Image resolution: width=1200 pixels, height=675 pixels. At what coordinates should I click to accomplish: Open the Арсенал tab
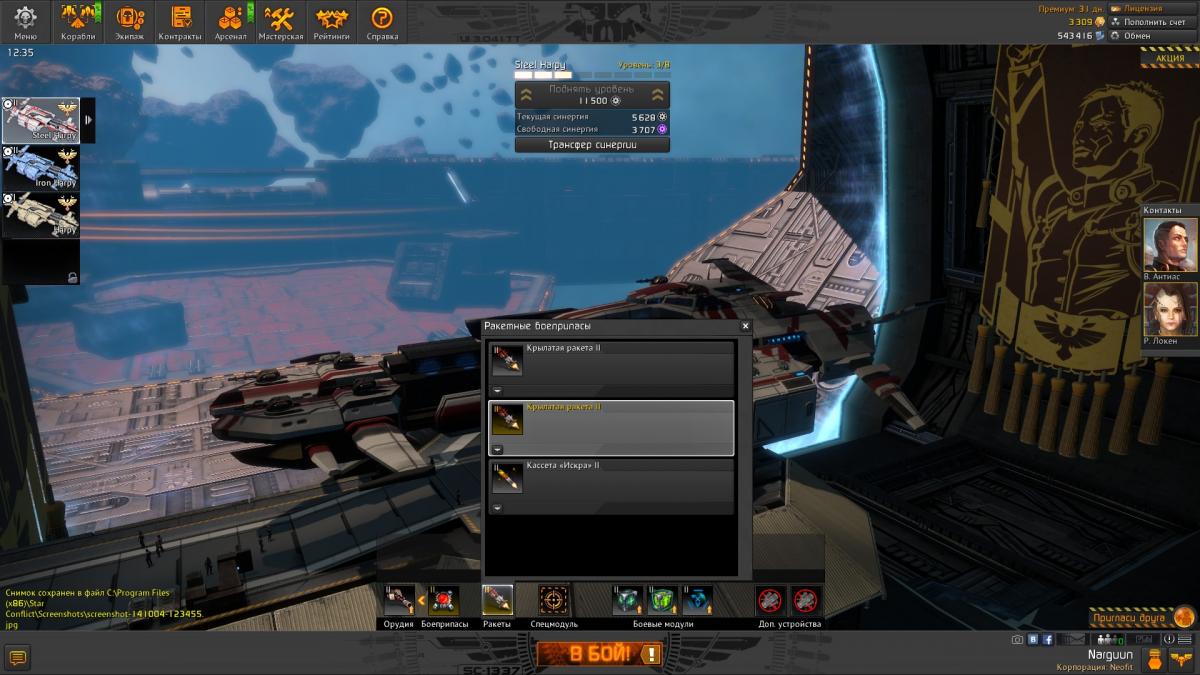(231, 22)
